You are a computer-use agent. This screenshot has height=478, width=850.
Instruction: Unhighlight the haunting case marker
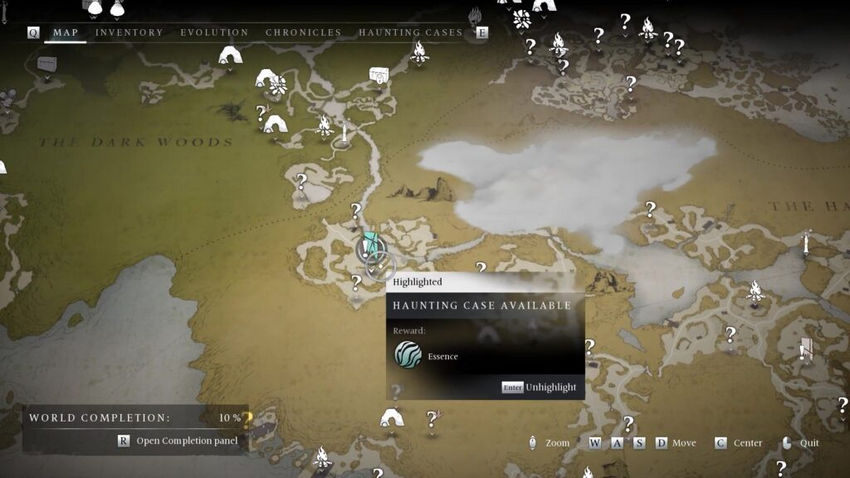540,387
